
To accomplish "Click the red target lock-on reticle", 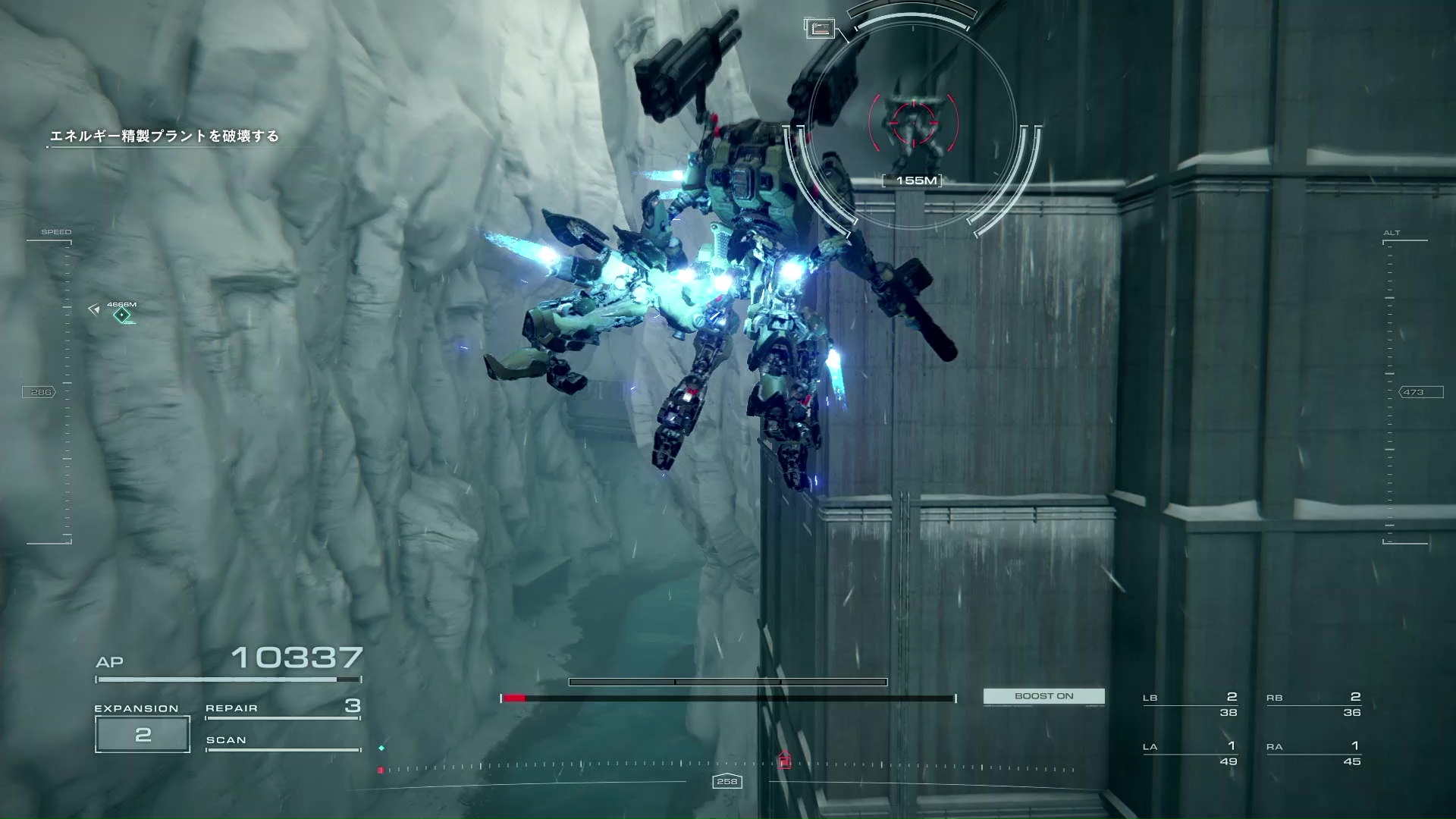I will coord(913,121).
